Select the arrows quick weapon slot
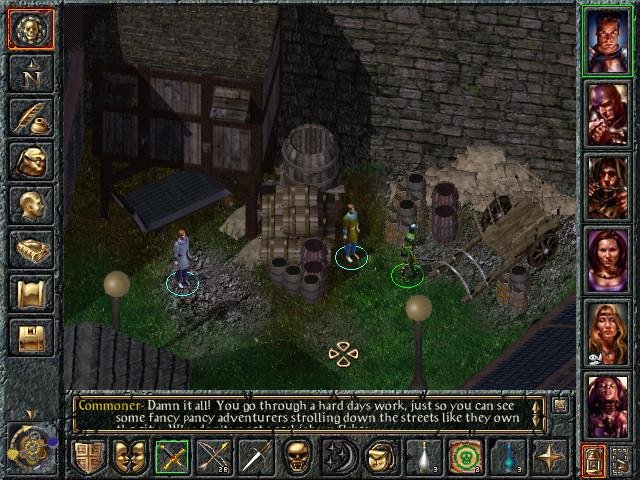 coord(213,457)
